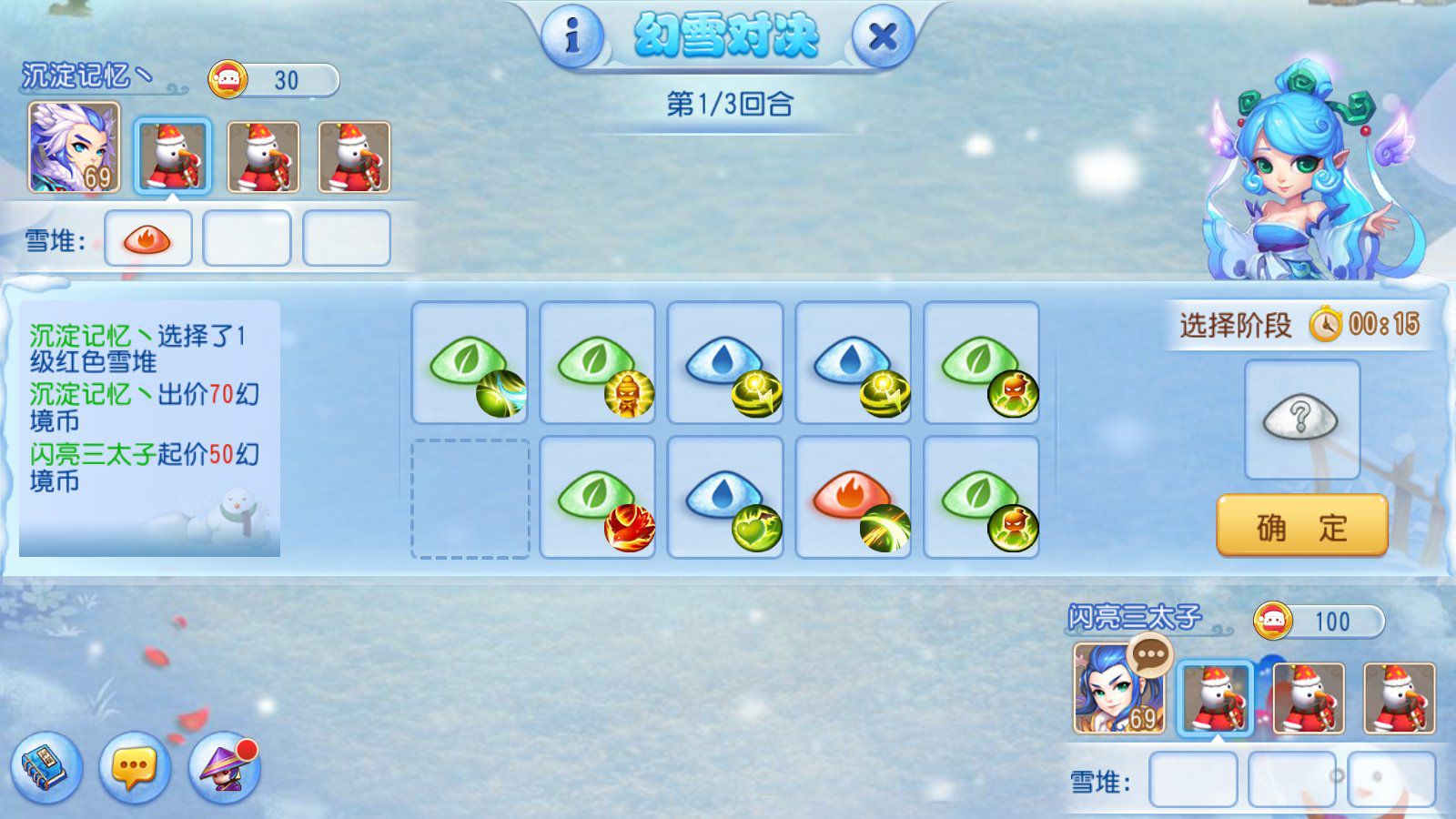Viewport: 1456px width, 819px height.
Task: Select blue water snow pile with green heart
Action: (x=725, y=497)
